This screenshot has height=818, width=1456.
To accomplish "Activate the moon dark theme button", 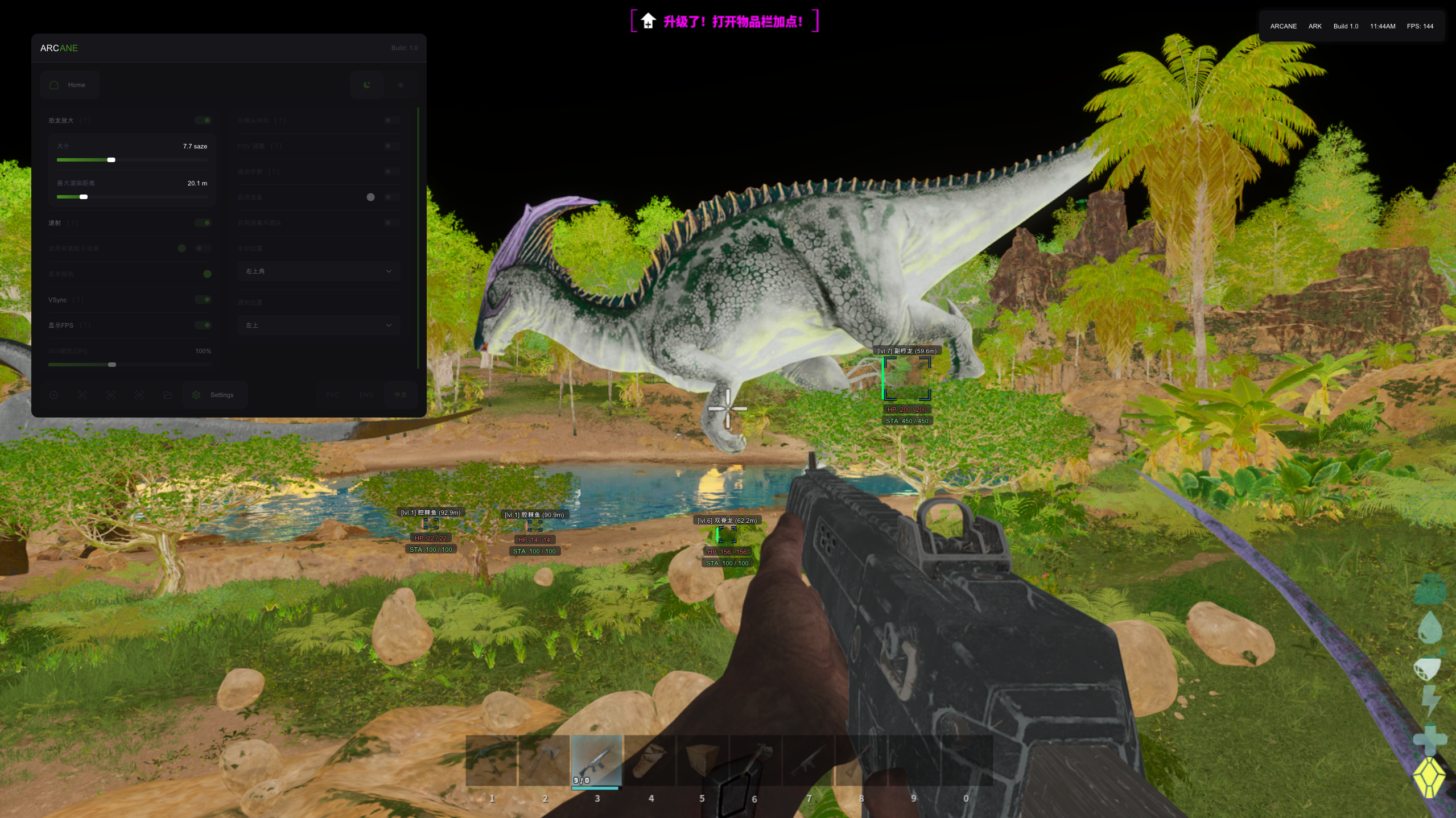I will (367, 85).
